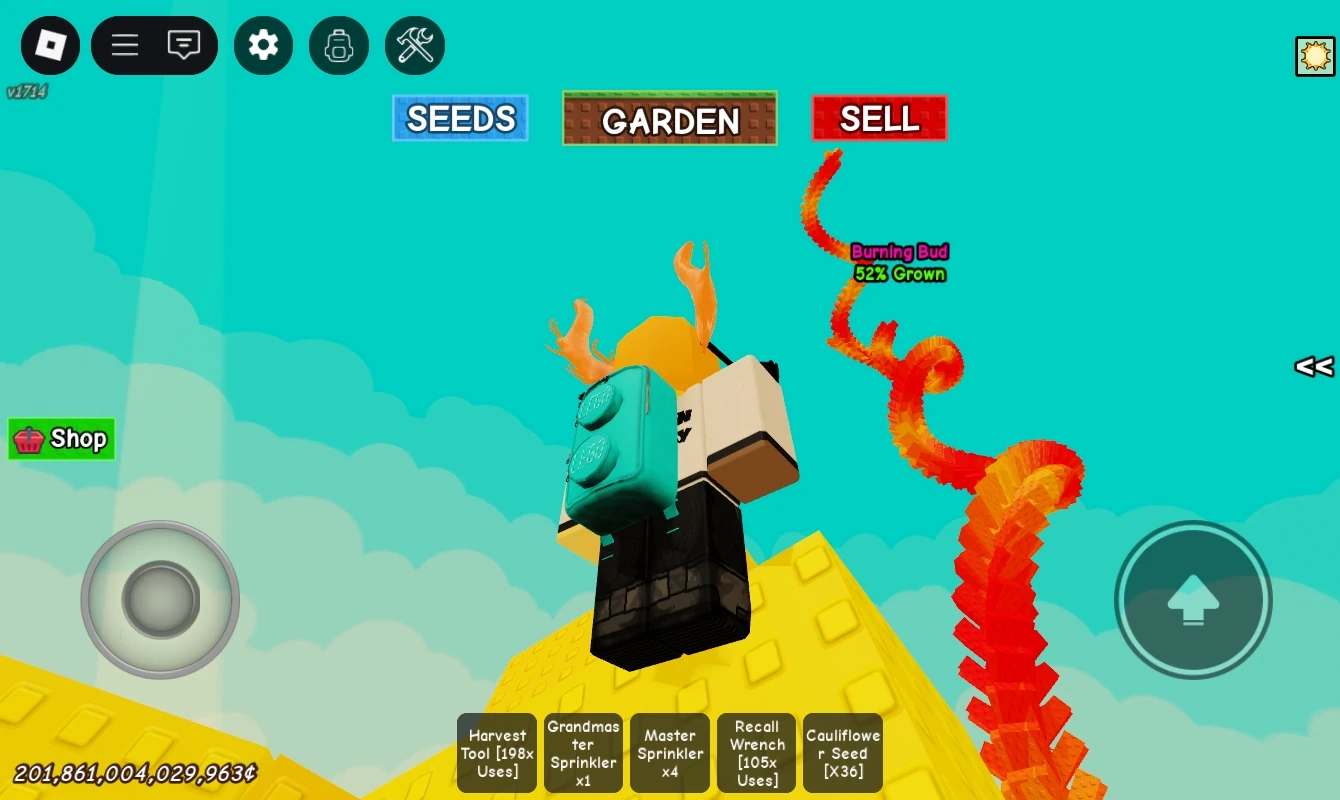Click the sun weather icon
The image size is (1340, 800).
coord(1315,56)
